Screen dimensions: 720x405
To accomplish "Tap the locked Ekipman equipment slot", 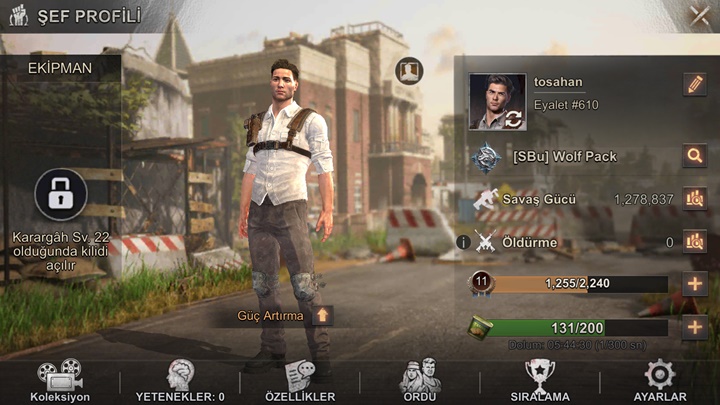I will click(60, 194).
